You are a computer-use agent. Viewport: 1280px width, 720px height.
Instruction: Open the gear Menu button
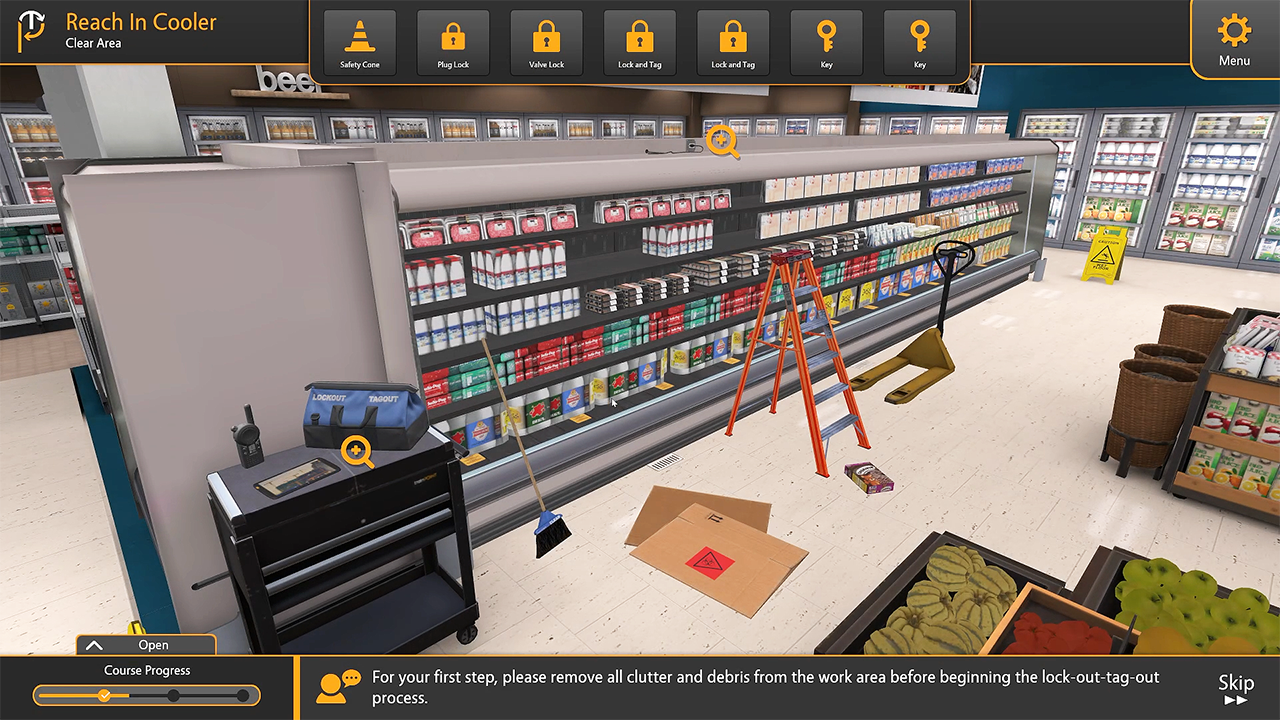point(1234,38)
